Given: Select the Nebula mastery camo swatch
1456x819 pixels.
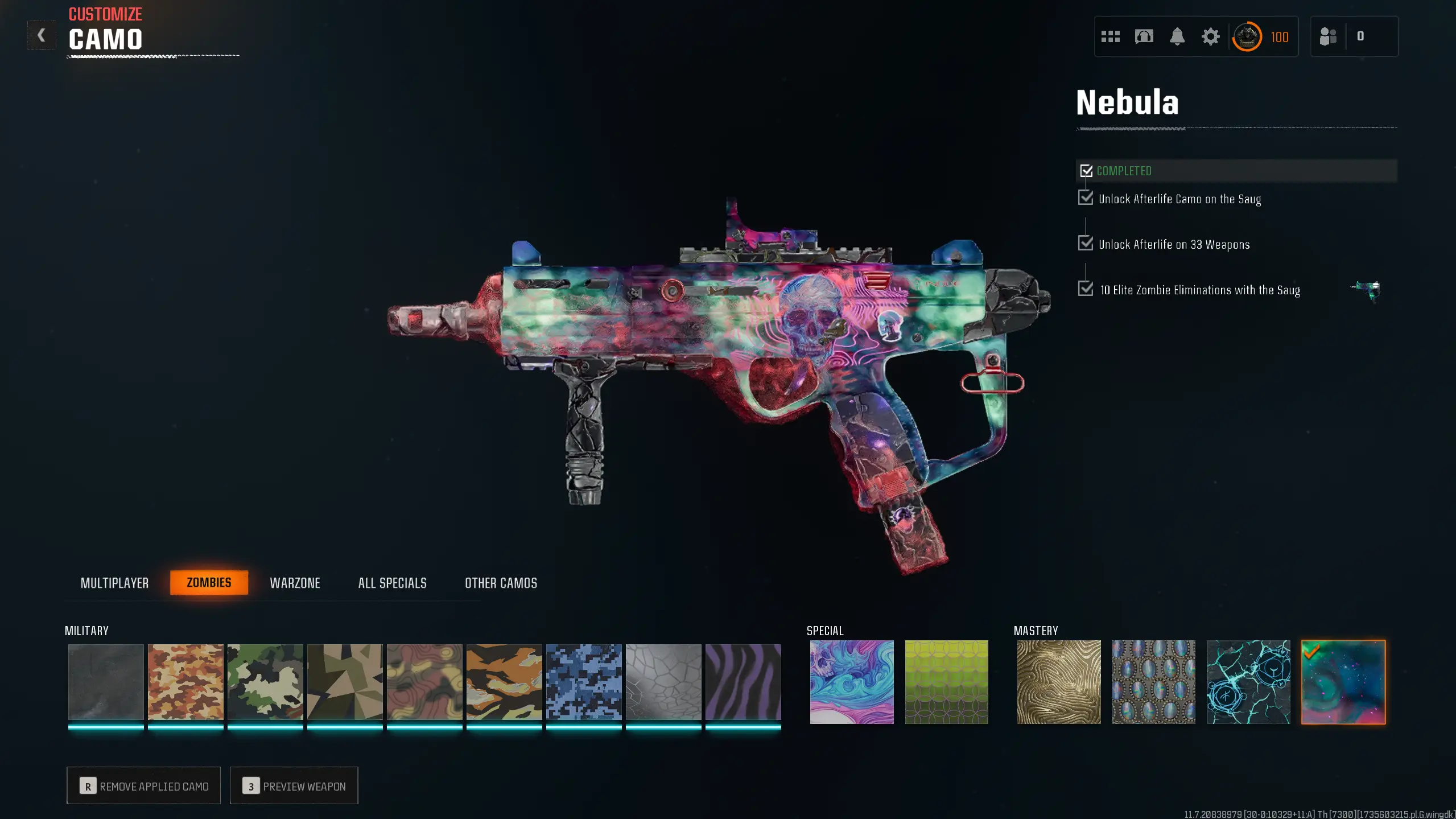Looking at the screenshot, I should [1343, 682].
